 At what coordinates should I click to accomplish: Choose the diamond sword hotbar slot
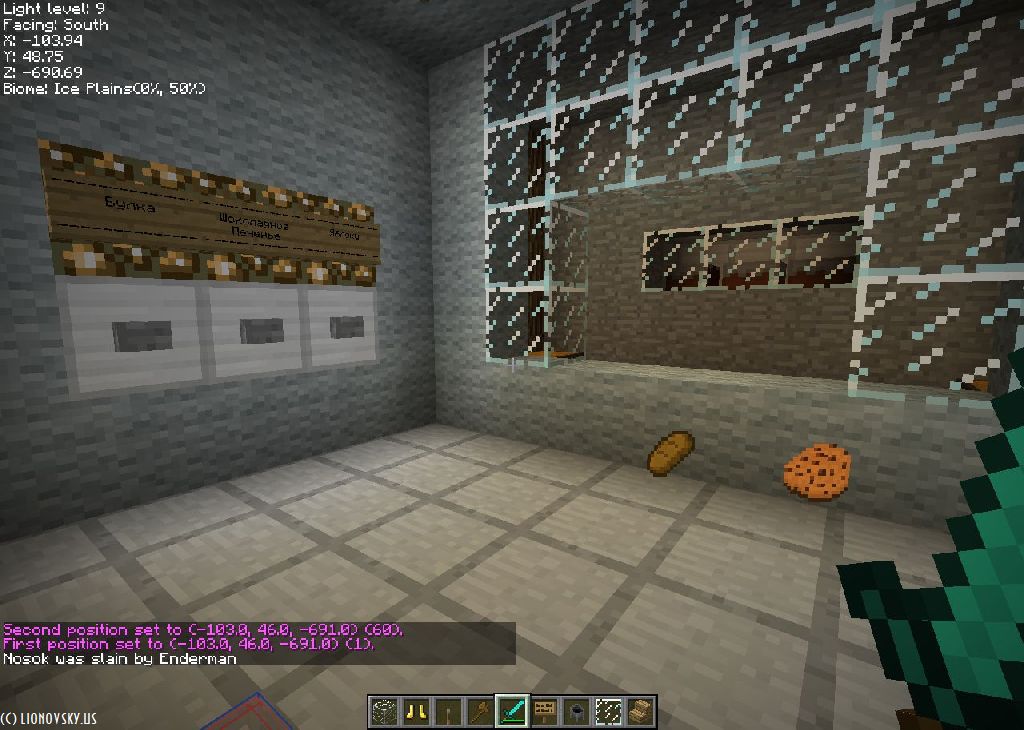(512, 711)
